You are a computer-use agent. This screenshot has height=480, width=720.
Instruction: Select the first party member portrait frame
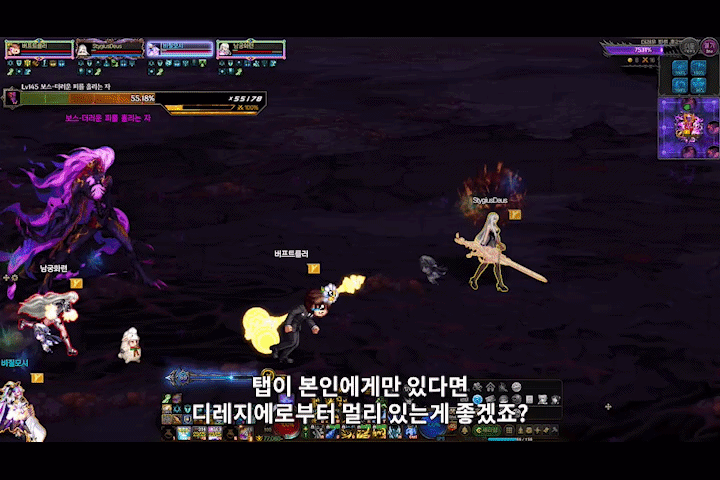(x=39, y=49)
